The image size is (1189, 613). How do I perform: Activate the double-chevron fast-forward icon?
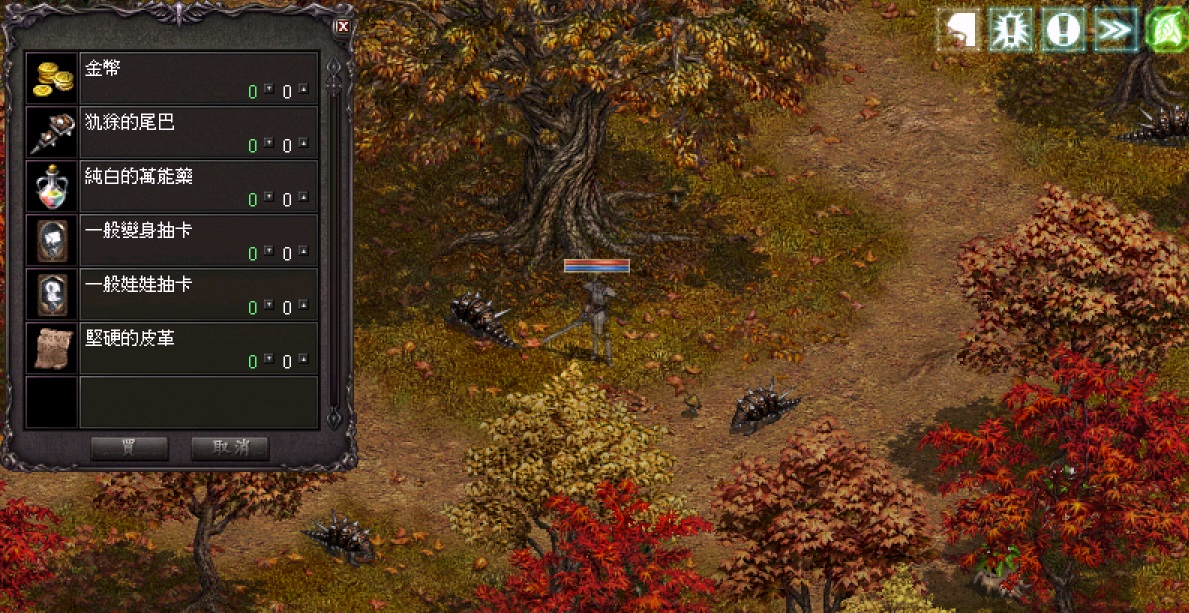1114,30
